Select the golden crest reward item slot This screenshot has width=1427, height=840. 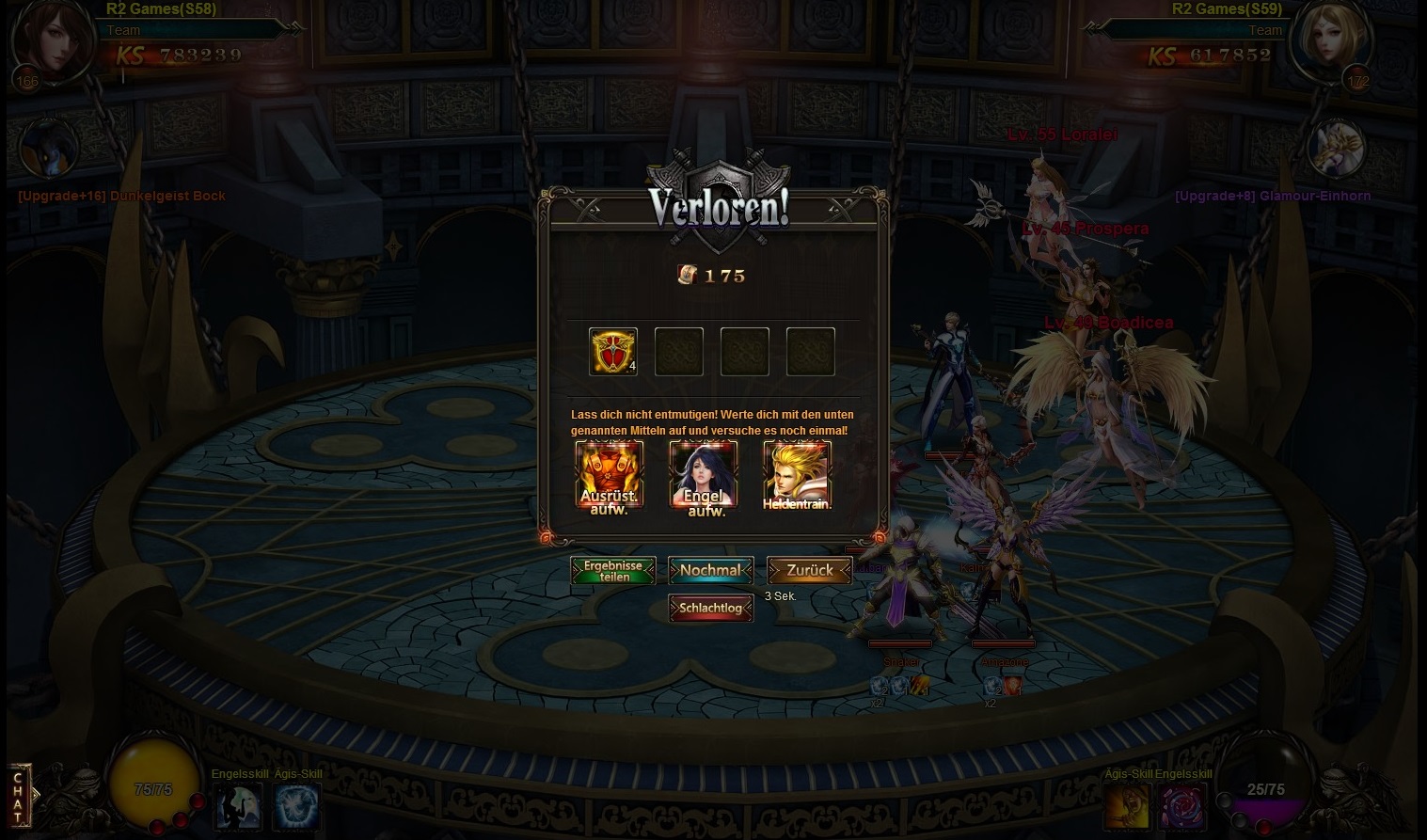[613, 352]
